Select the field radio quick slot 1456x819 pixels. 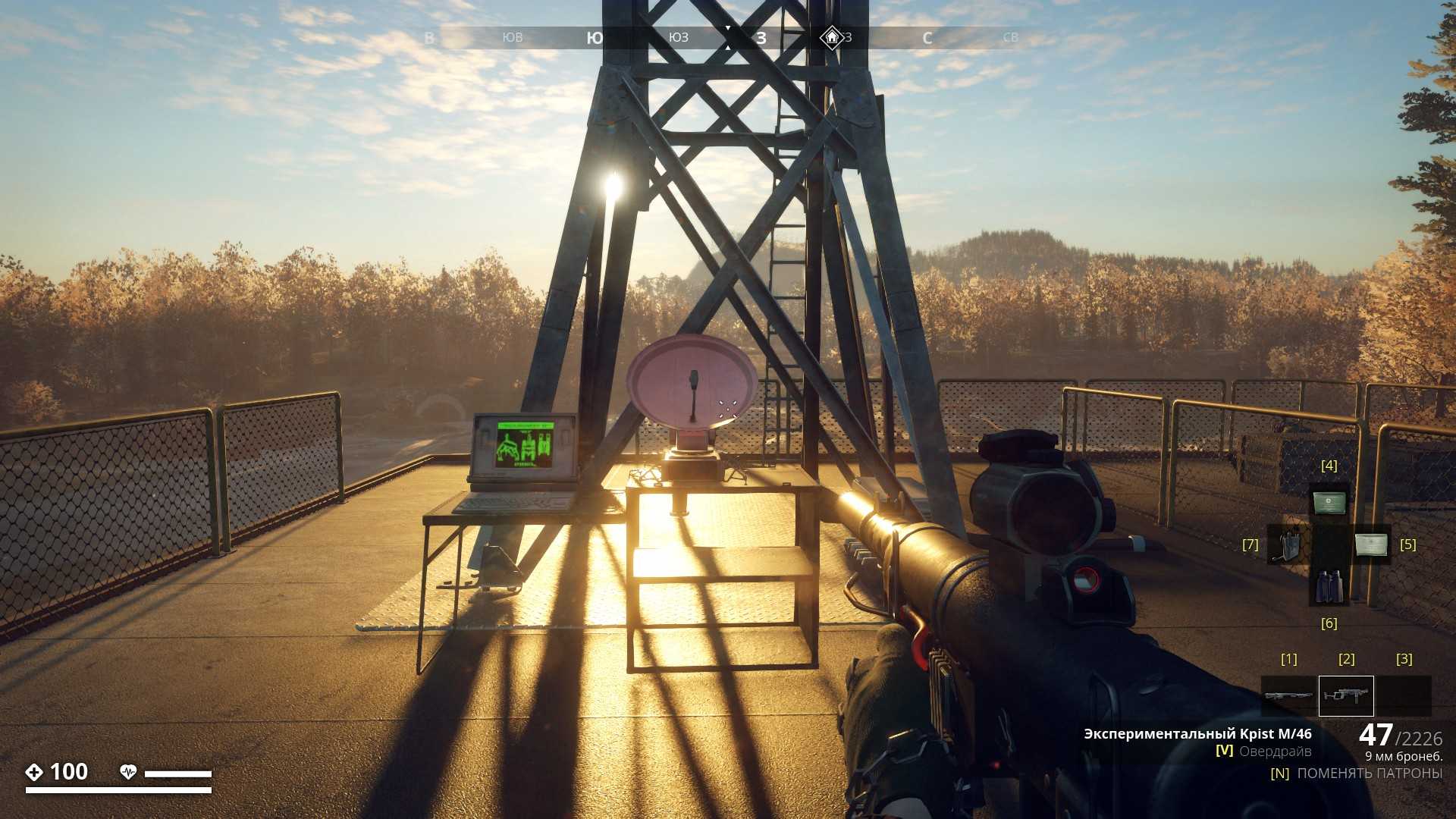point(1287,544)
